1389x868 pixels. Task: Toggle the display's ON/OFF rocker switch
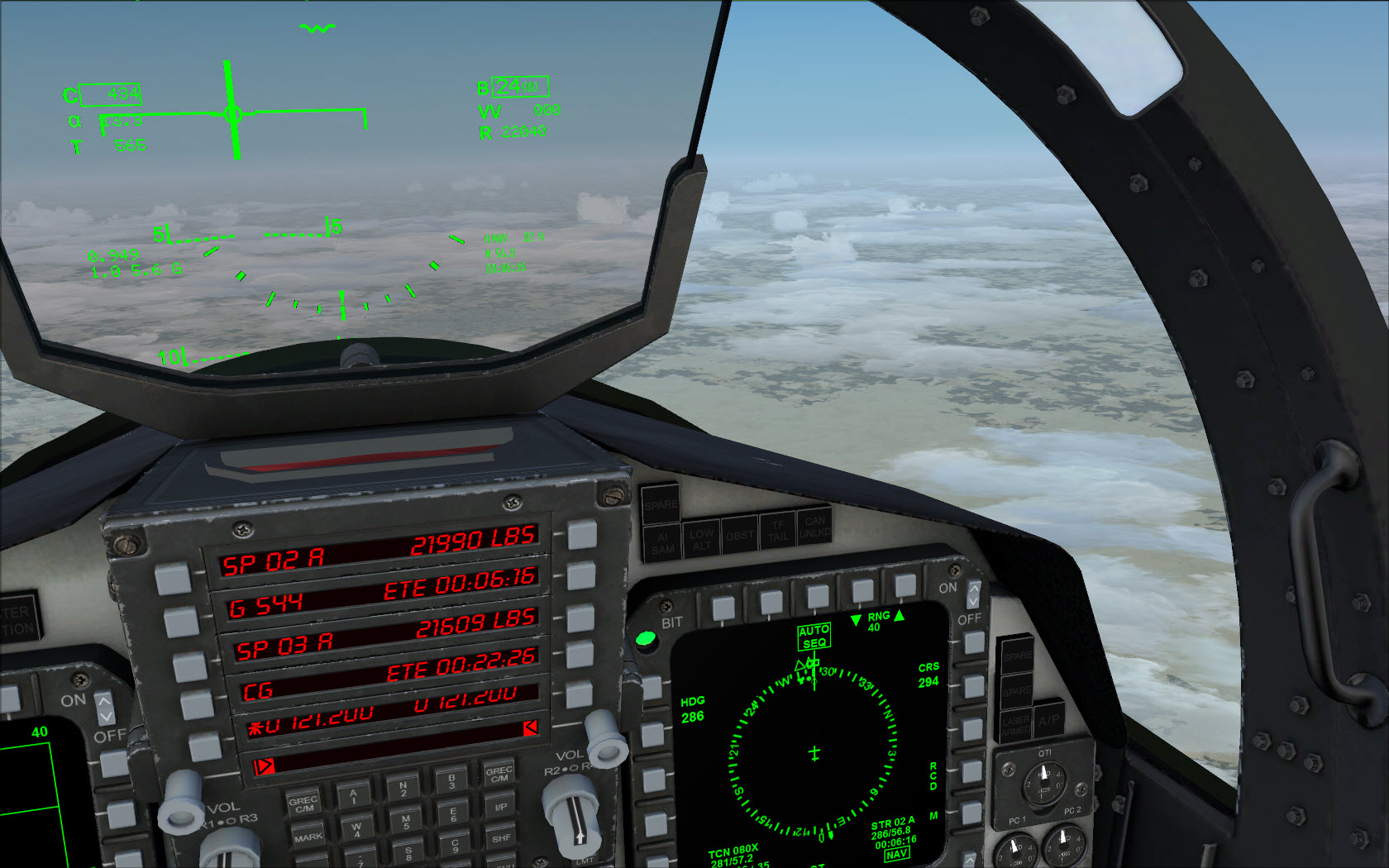click(x=973, y=594)
